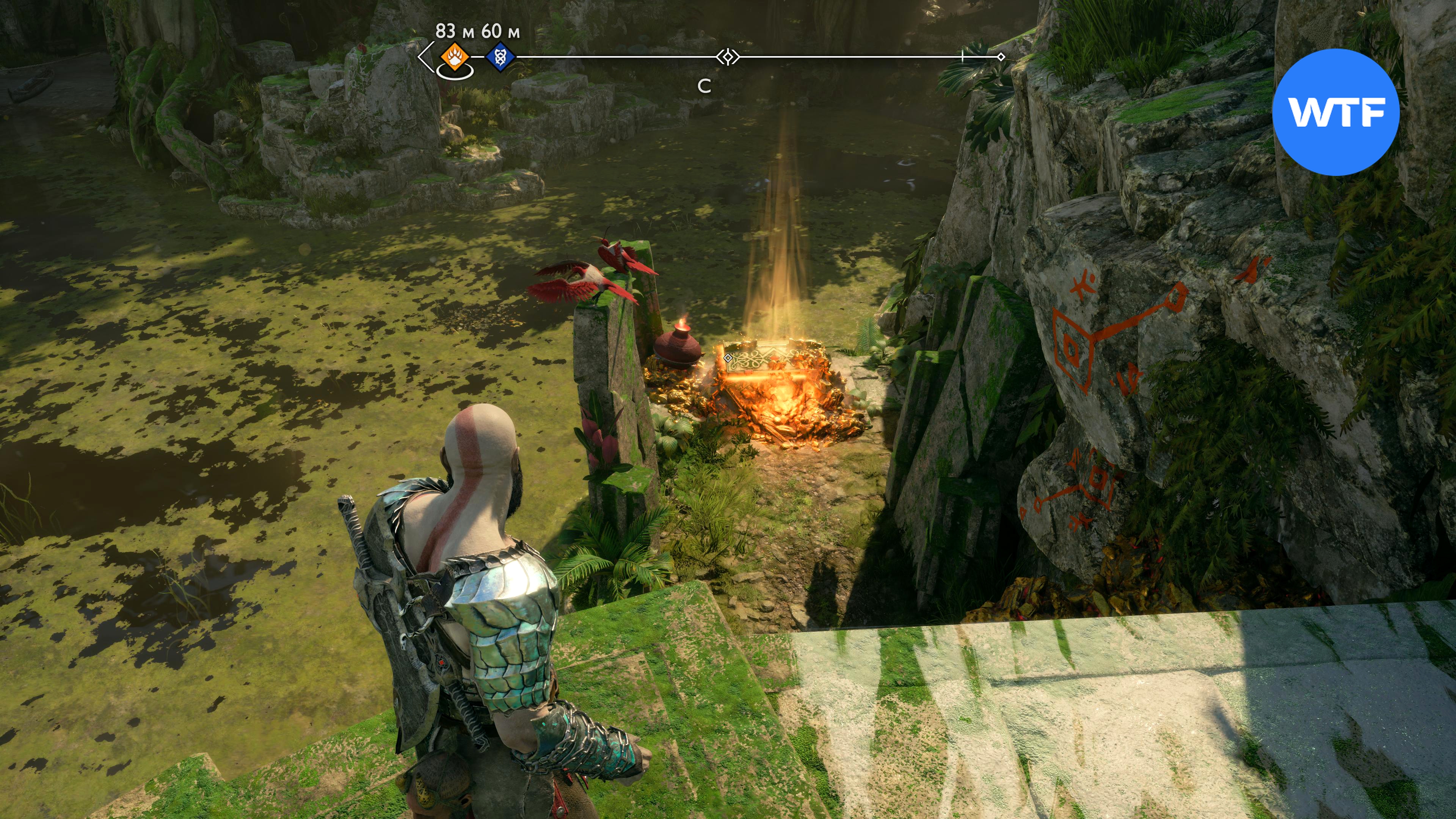Click the small diamond at the compass's right end
Screen dimensions: 1456x819
pos(1001,57)
